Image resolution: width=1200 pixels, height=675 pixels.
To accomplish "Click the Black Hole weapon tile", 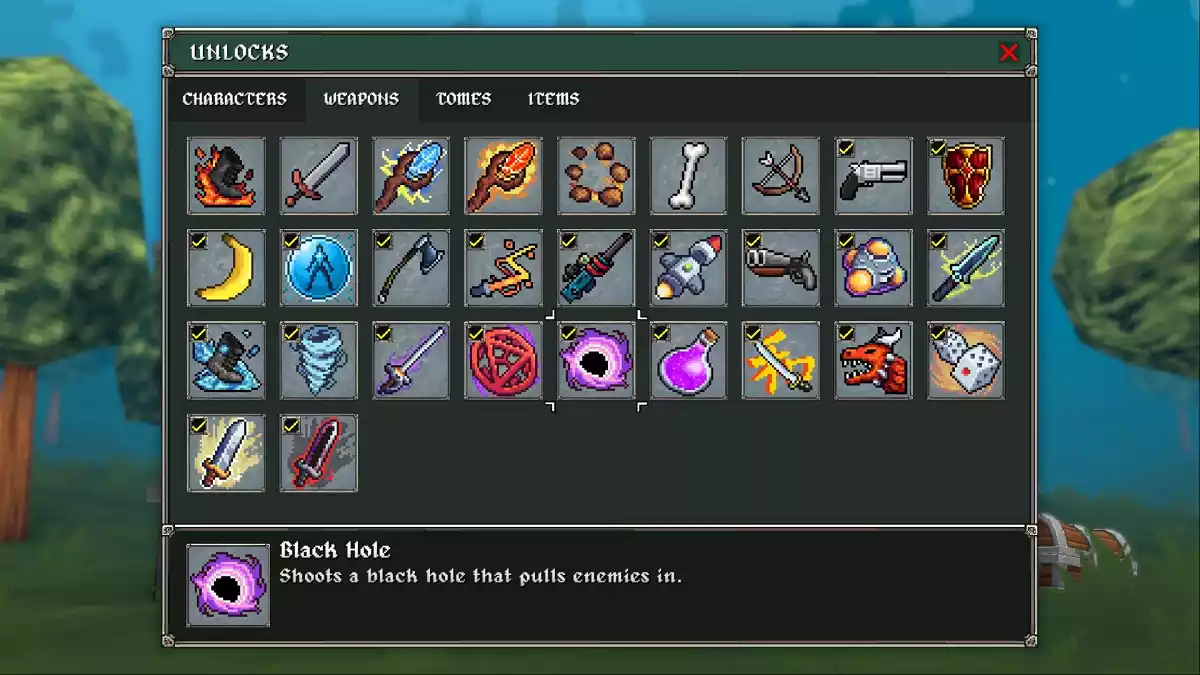I will 596,361.
